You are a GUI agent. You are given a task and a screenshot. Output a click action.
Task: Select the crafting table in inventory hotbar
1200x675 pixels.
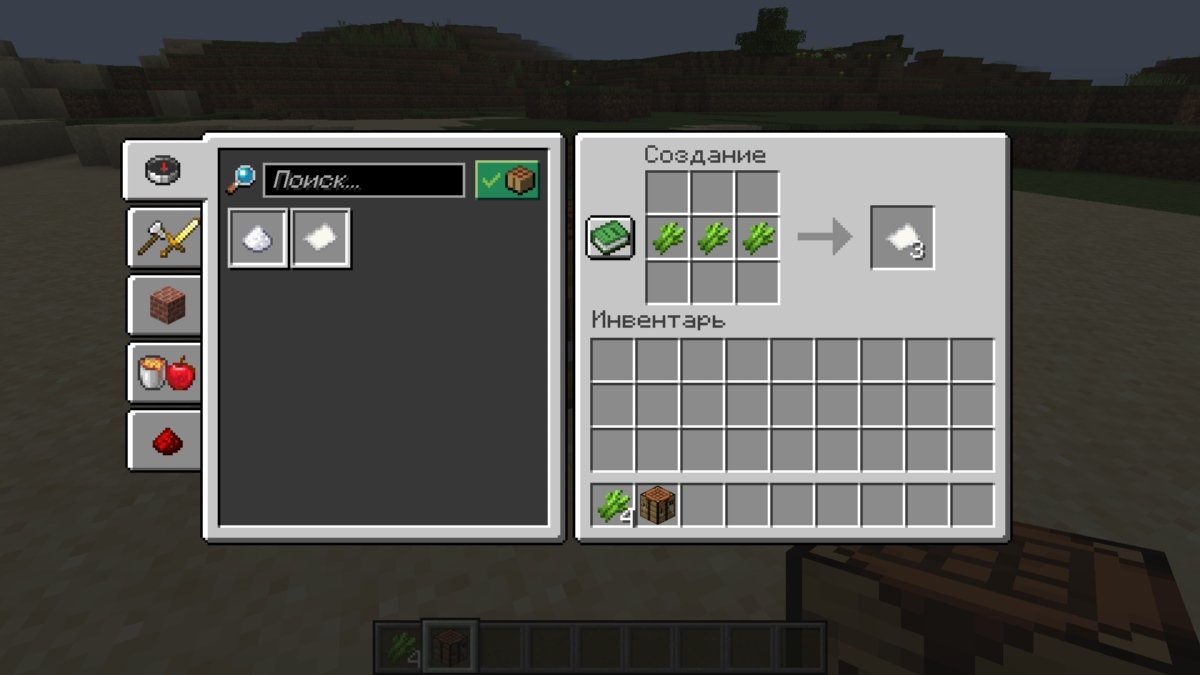click(x=658, y=506)
